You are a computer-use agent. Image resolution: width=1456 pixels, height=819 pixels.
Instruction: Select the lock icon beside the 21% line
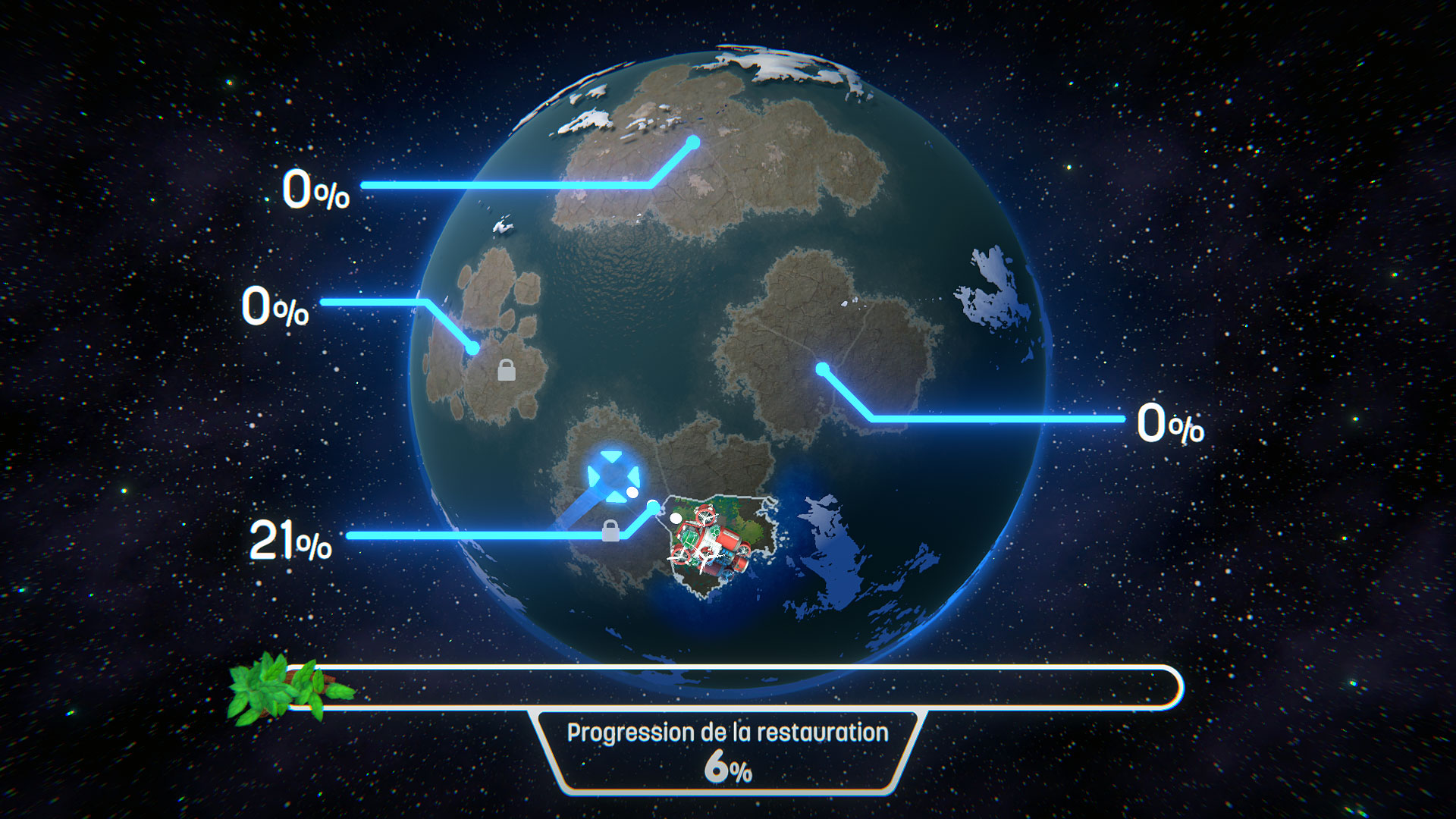point(610,531)
